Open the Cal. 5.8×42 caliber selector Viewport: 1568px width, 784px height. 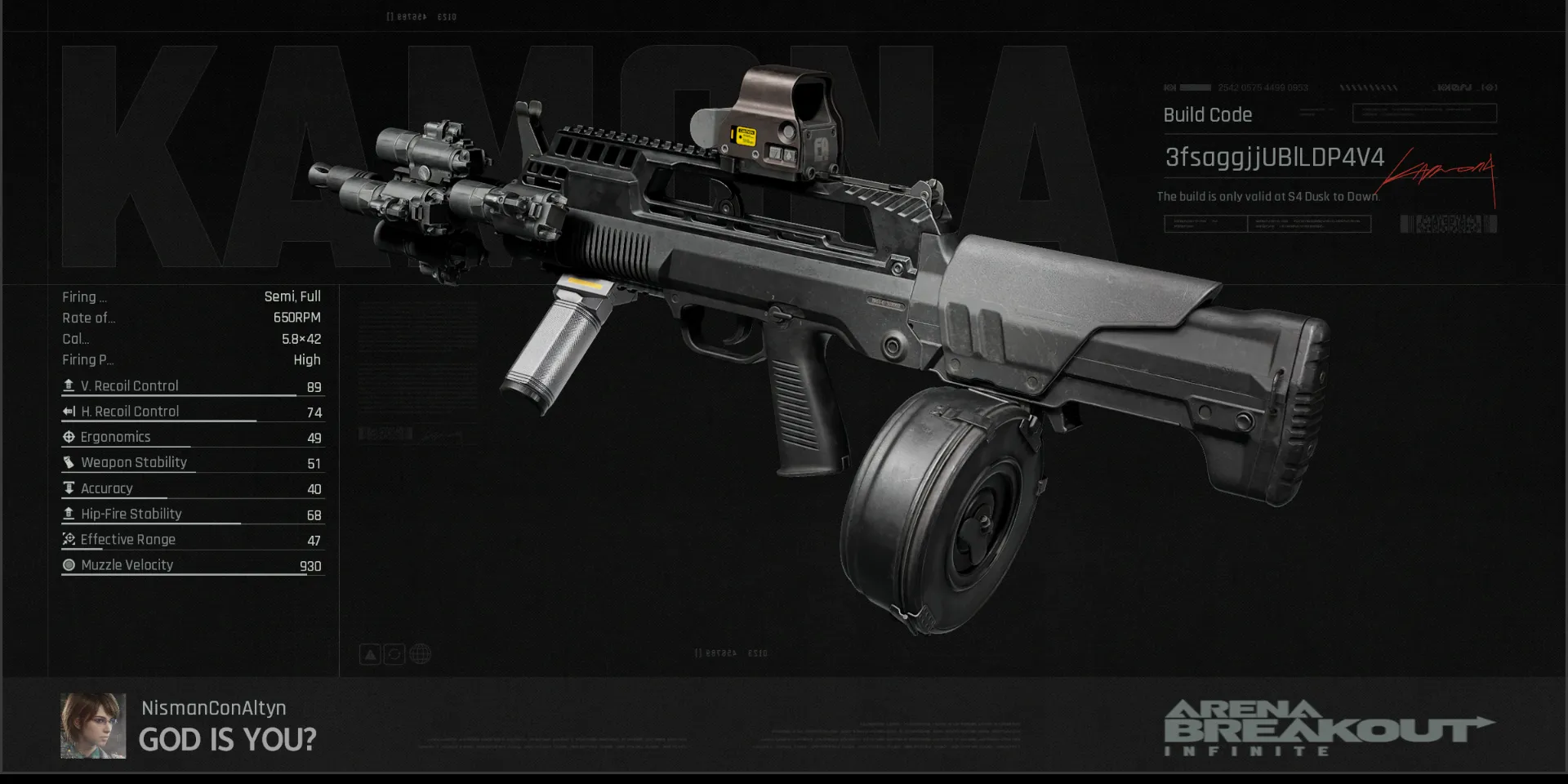click(x=300, y=338)
